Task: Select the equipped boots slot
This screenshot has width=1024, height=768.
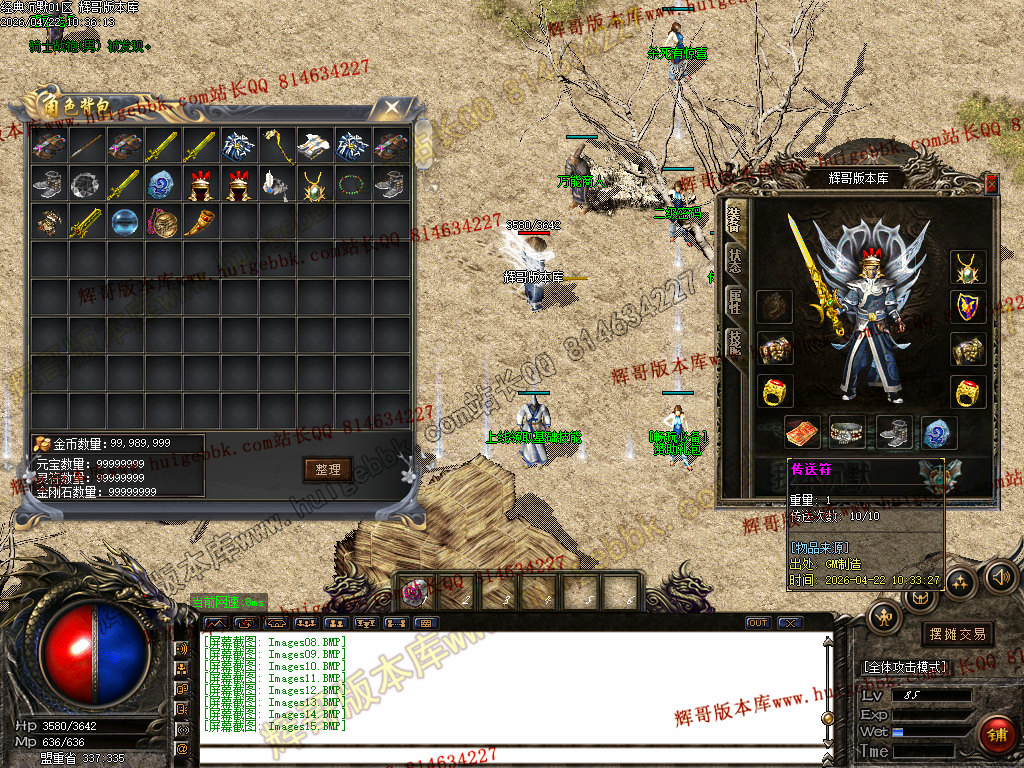Action: 894,433
